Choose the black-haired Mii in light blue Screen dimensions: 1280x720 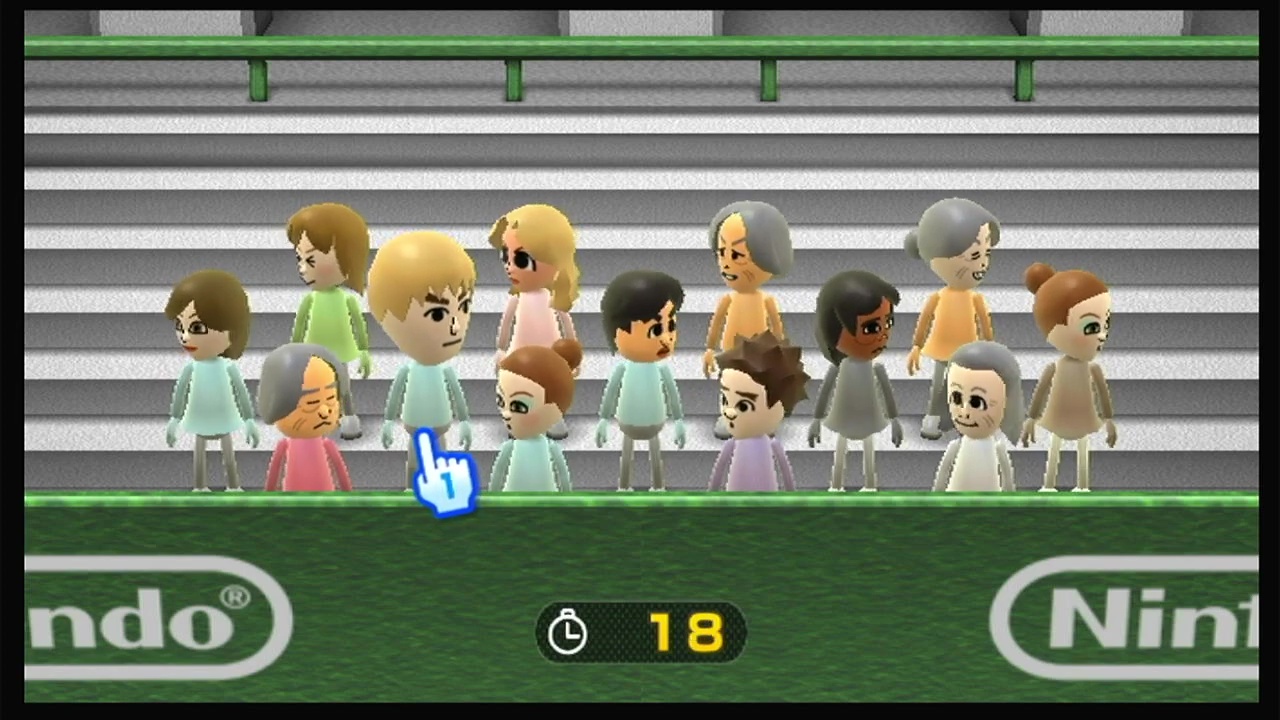click(x=642, y=360)
